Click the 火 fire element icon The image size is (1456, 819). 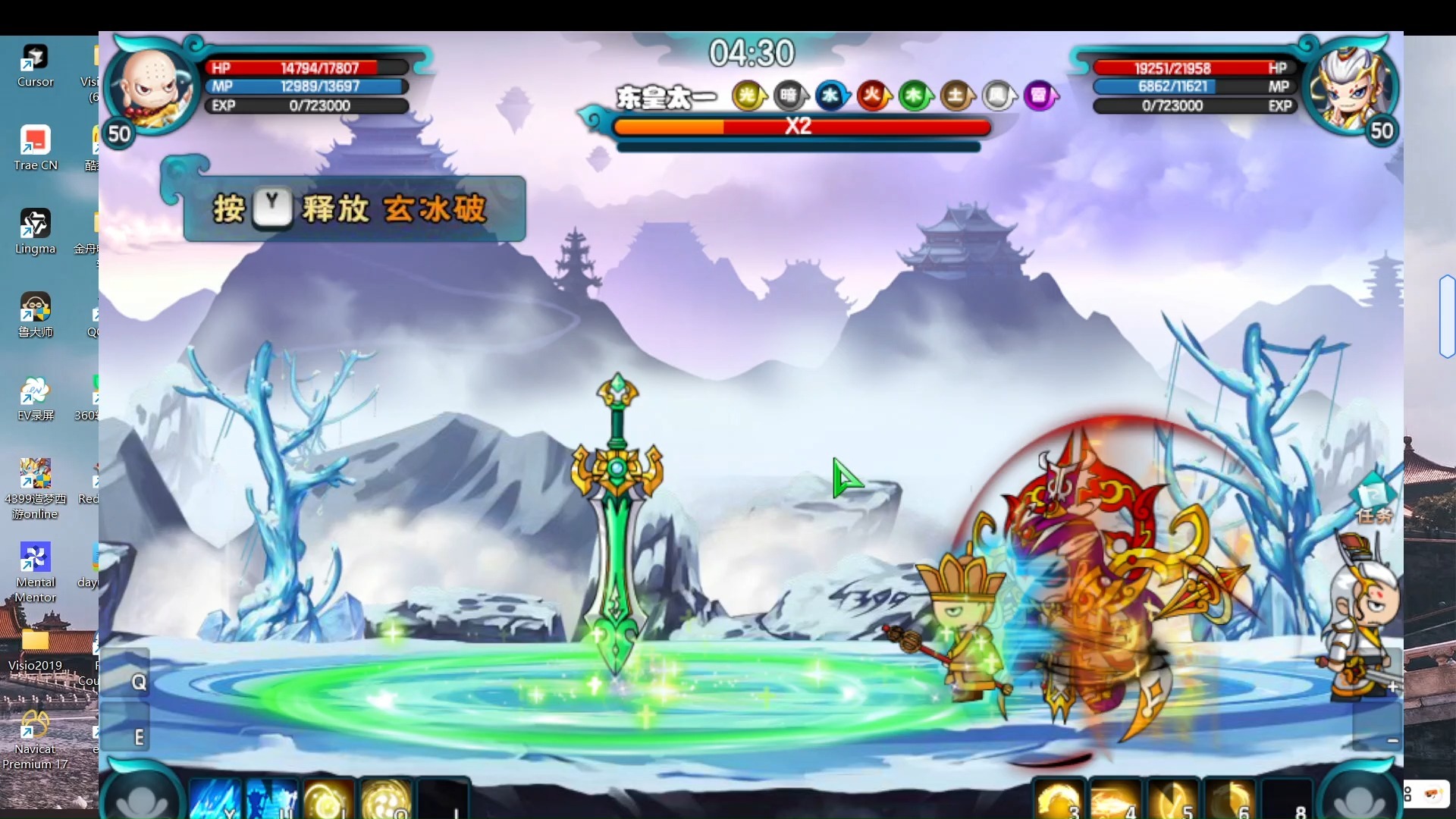tap(873, 96)
